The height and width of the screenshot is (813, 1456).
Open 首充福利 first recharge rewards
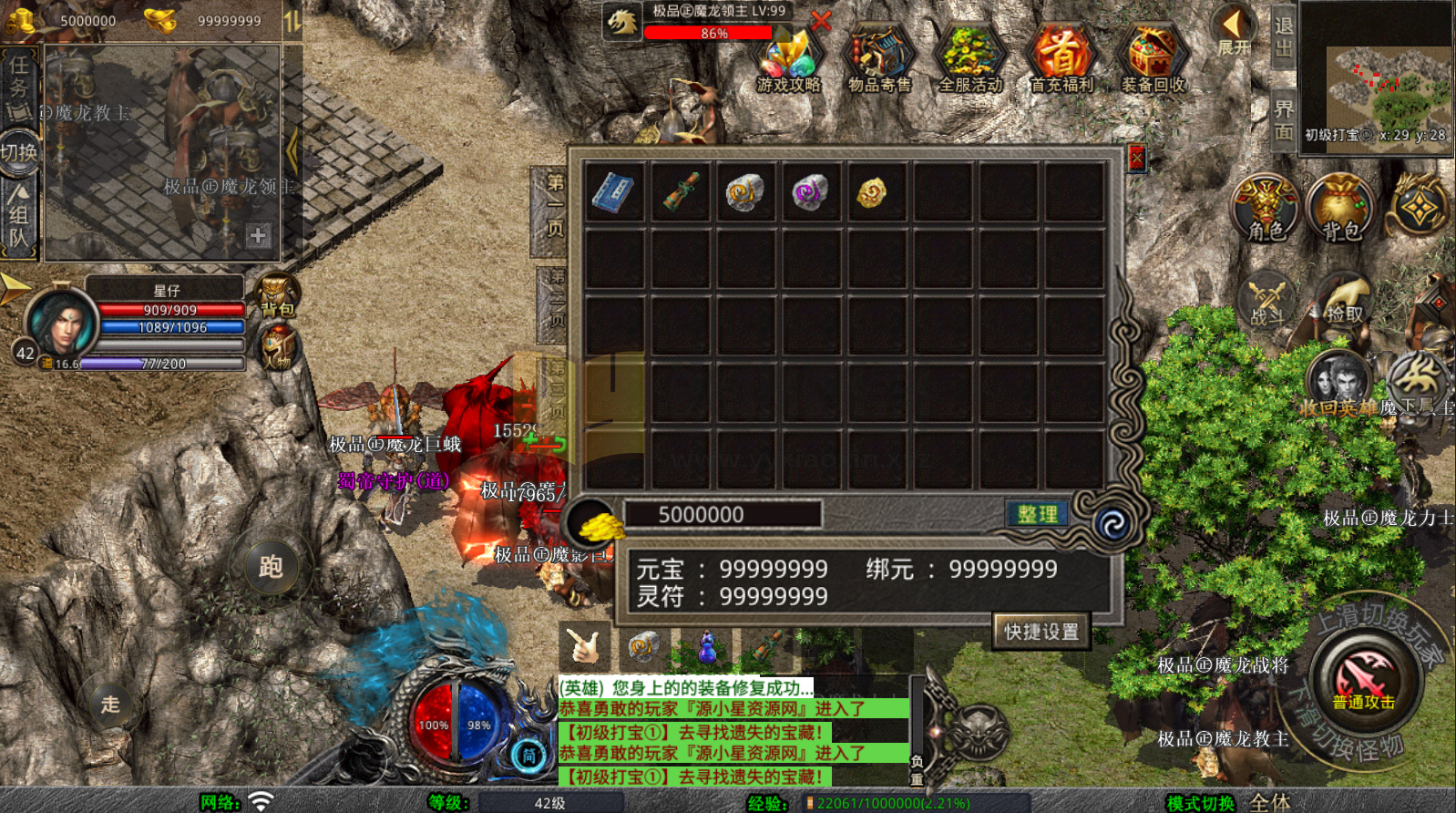click(x=1061, y=60)
